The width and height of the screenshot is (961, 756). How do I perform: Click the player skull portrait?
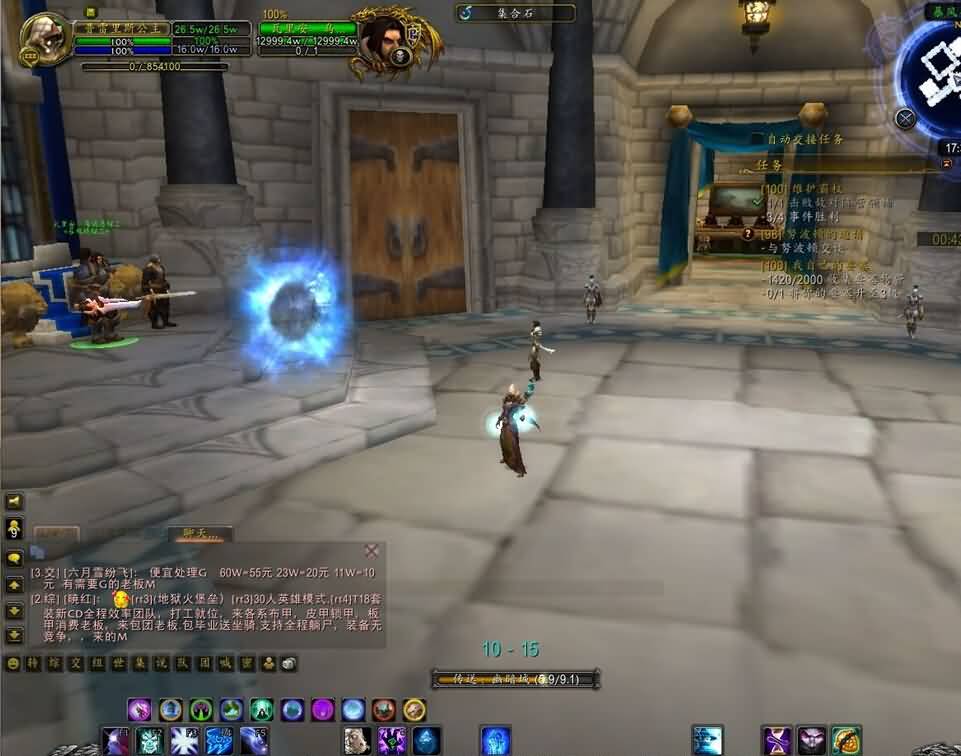46,40
